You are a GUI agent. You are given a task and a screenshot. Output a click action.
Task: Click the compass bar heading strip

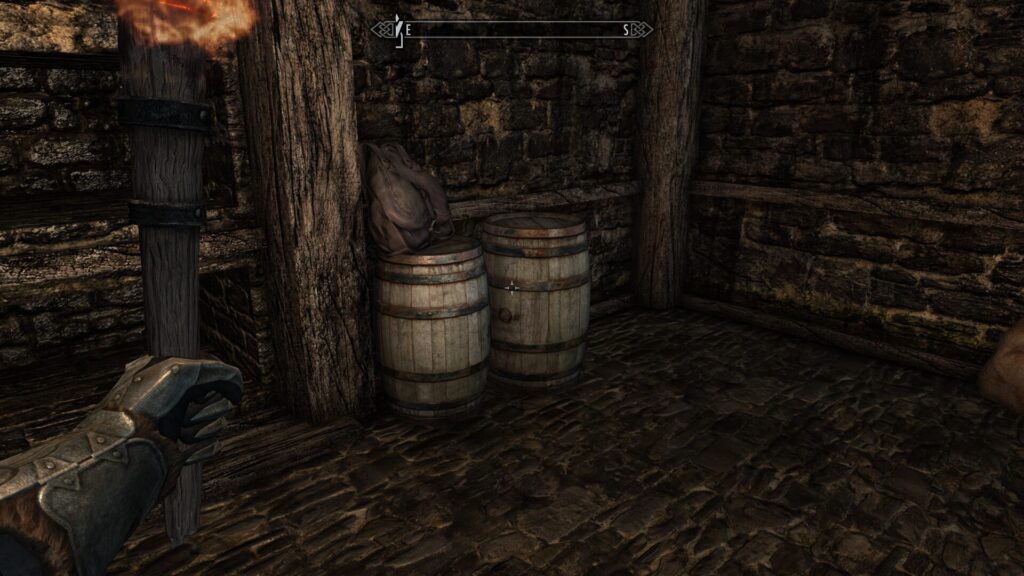[x=512, y=30]
